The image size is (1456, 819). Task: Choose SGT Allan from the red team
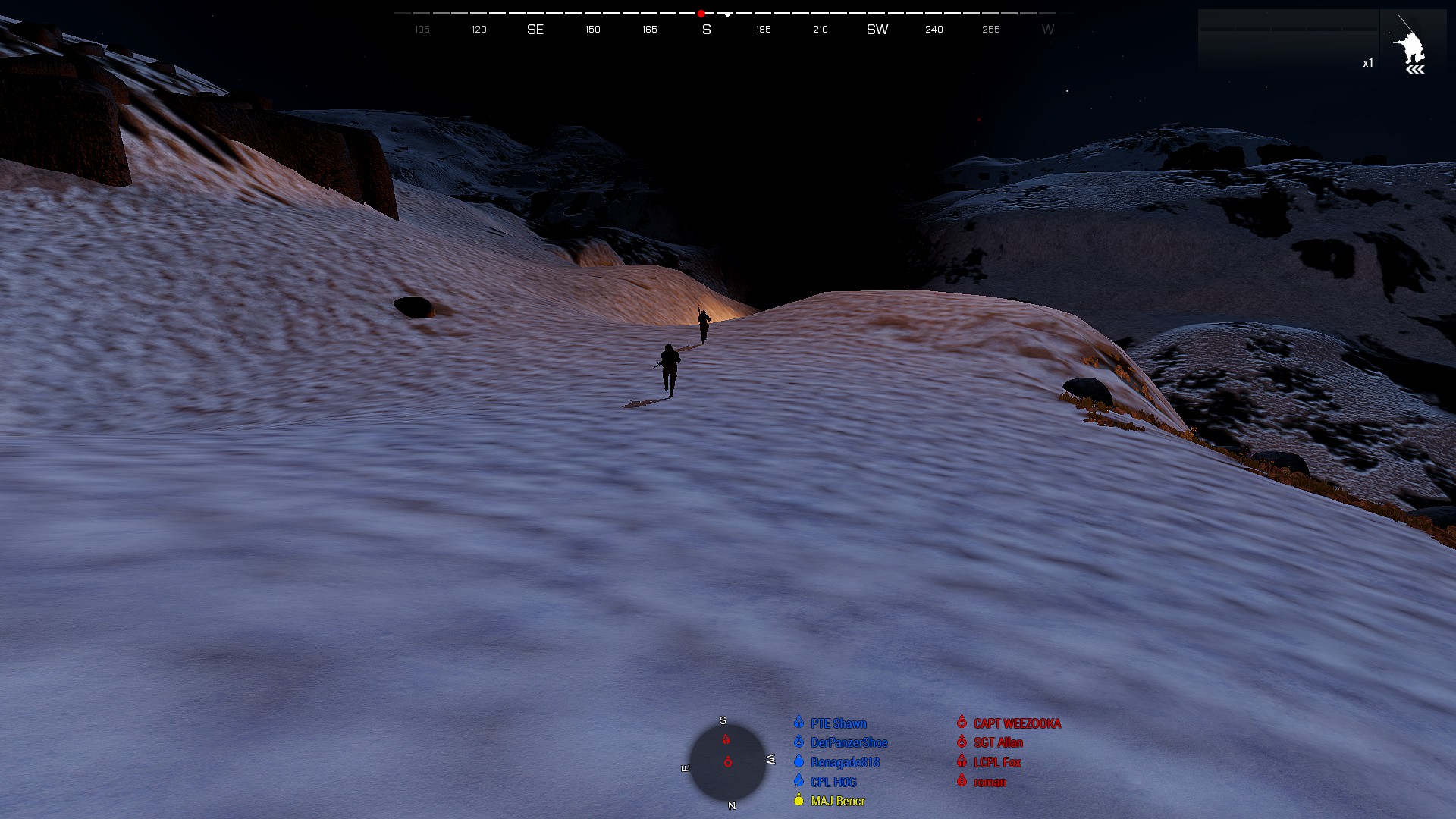[x=997, y=742]
